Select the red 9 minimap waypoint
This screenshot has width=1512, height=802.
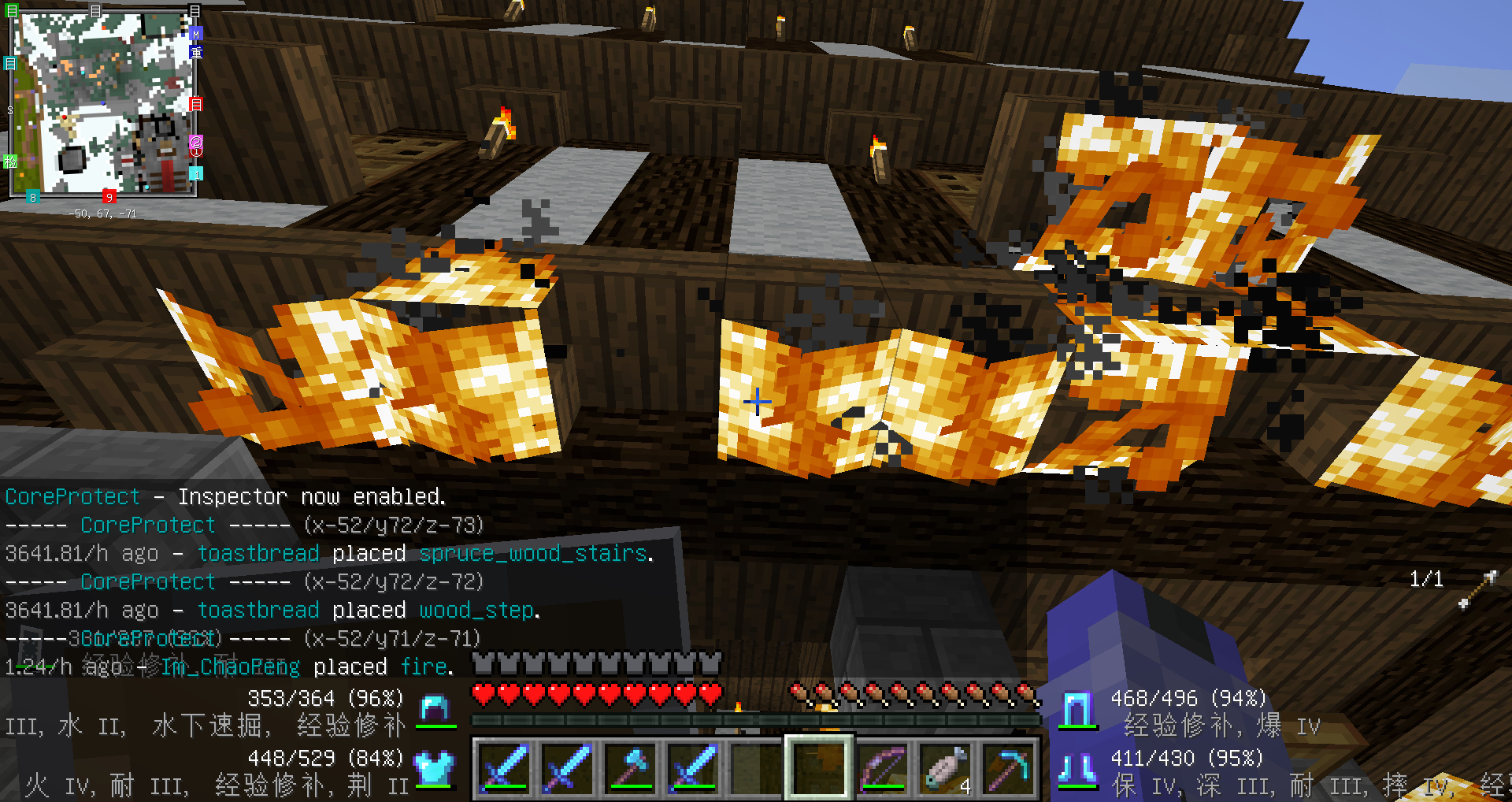coord(109,196)
